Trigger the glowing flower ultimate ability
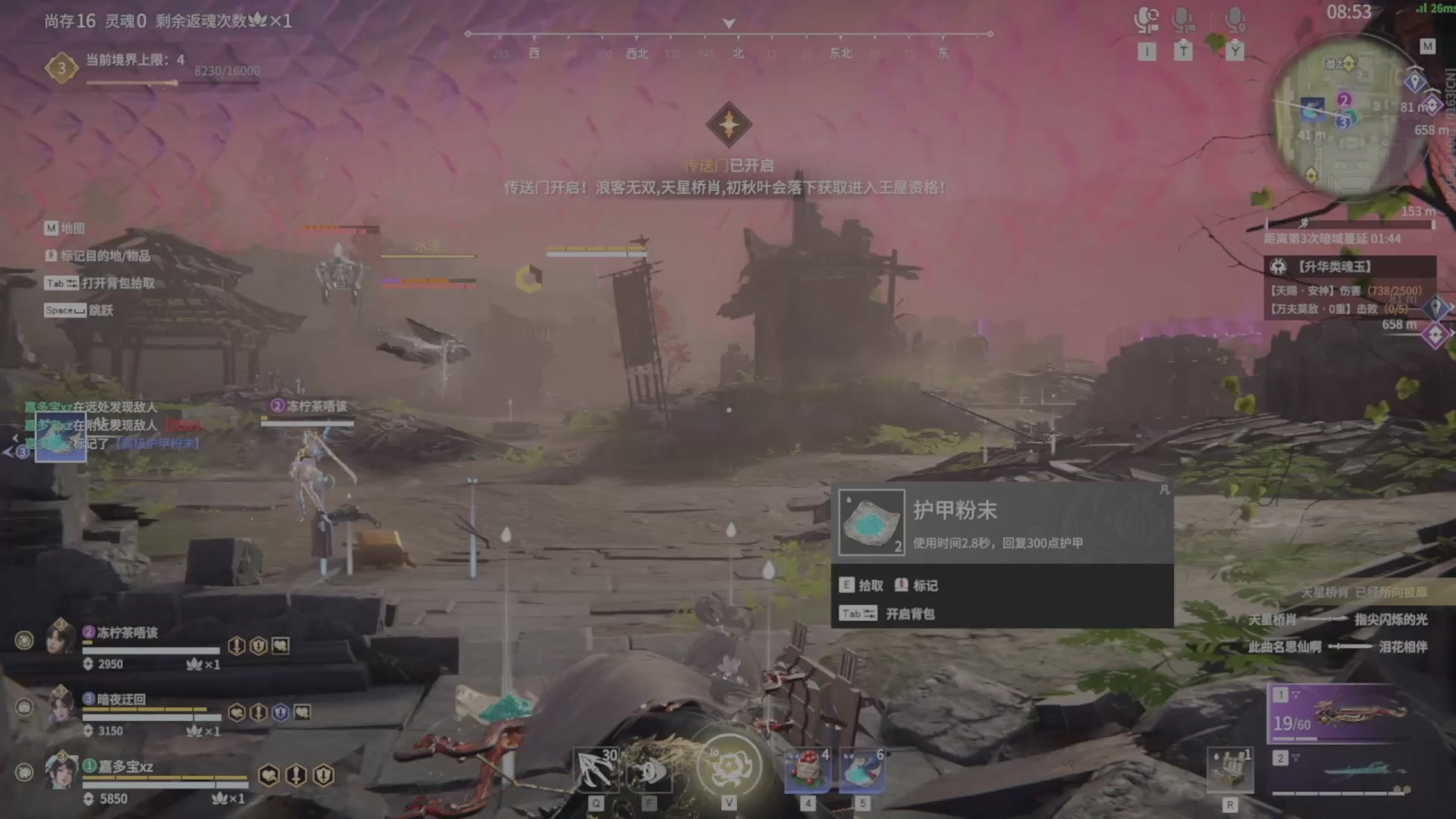1456x819 pixels. click(729, 766)
